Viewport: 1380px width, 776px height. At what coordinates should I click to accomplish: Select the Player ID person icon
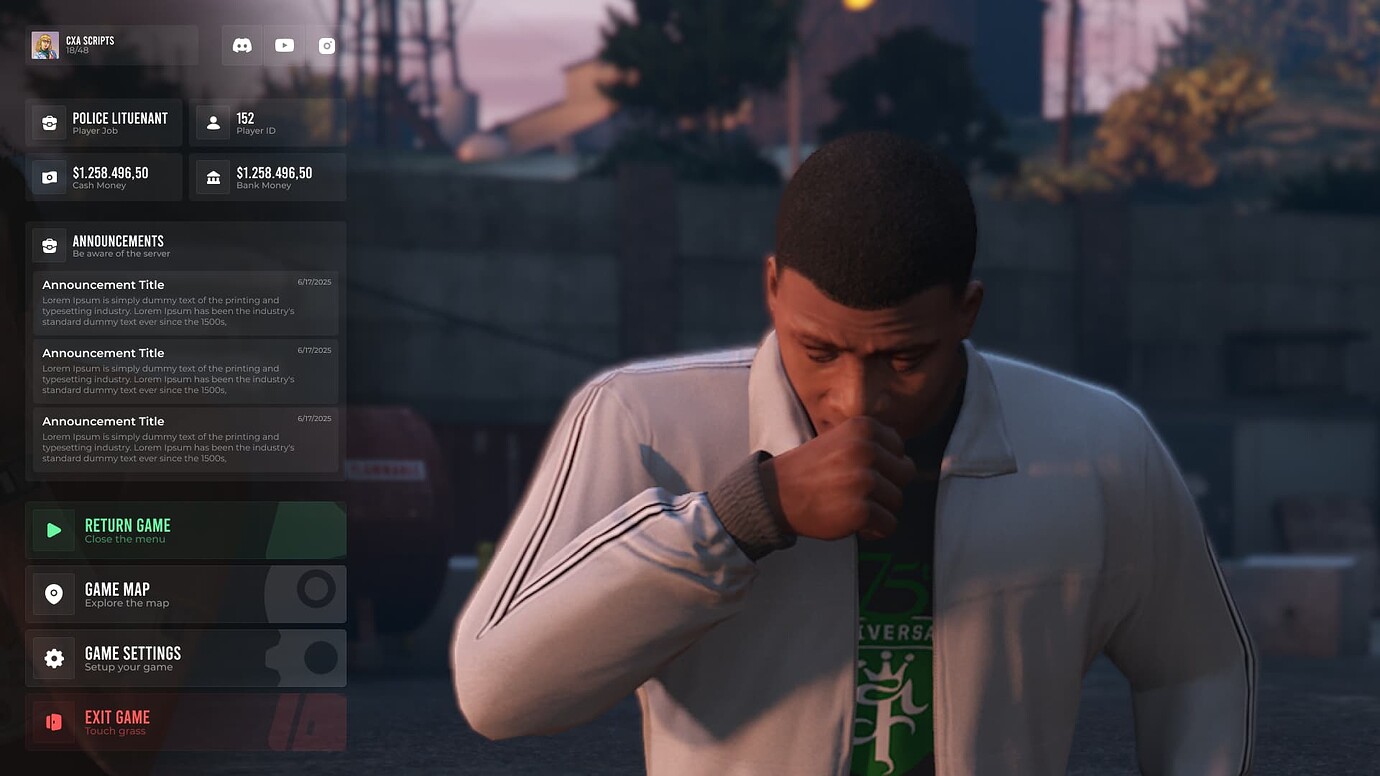(212, 121)
